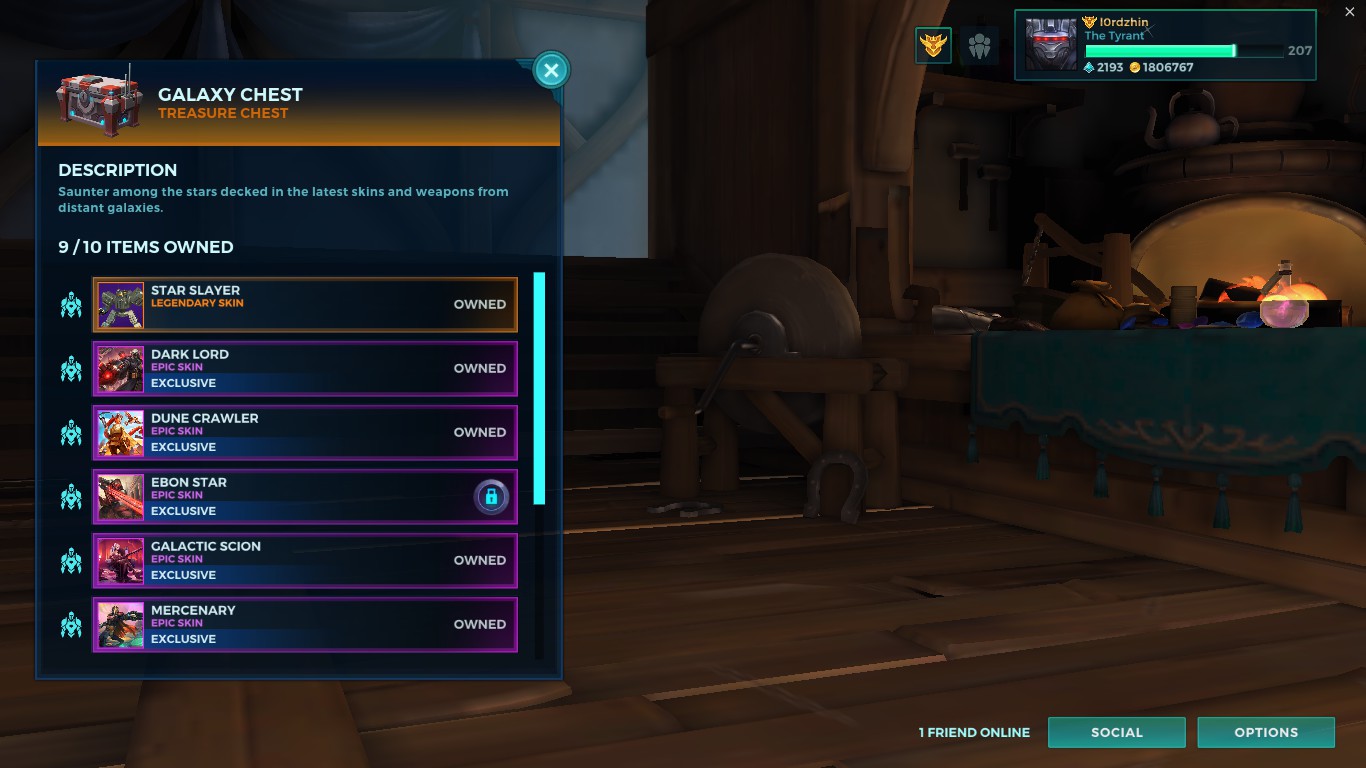View the Dark Lord skin thumbnail

[120, 368]
